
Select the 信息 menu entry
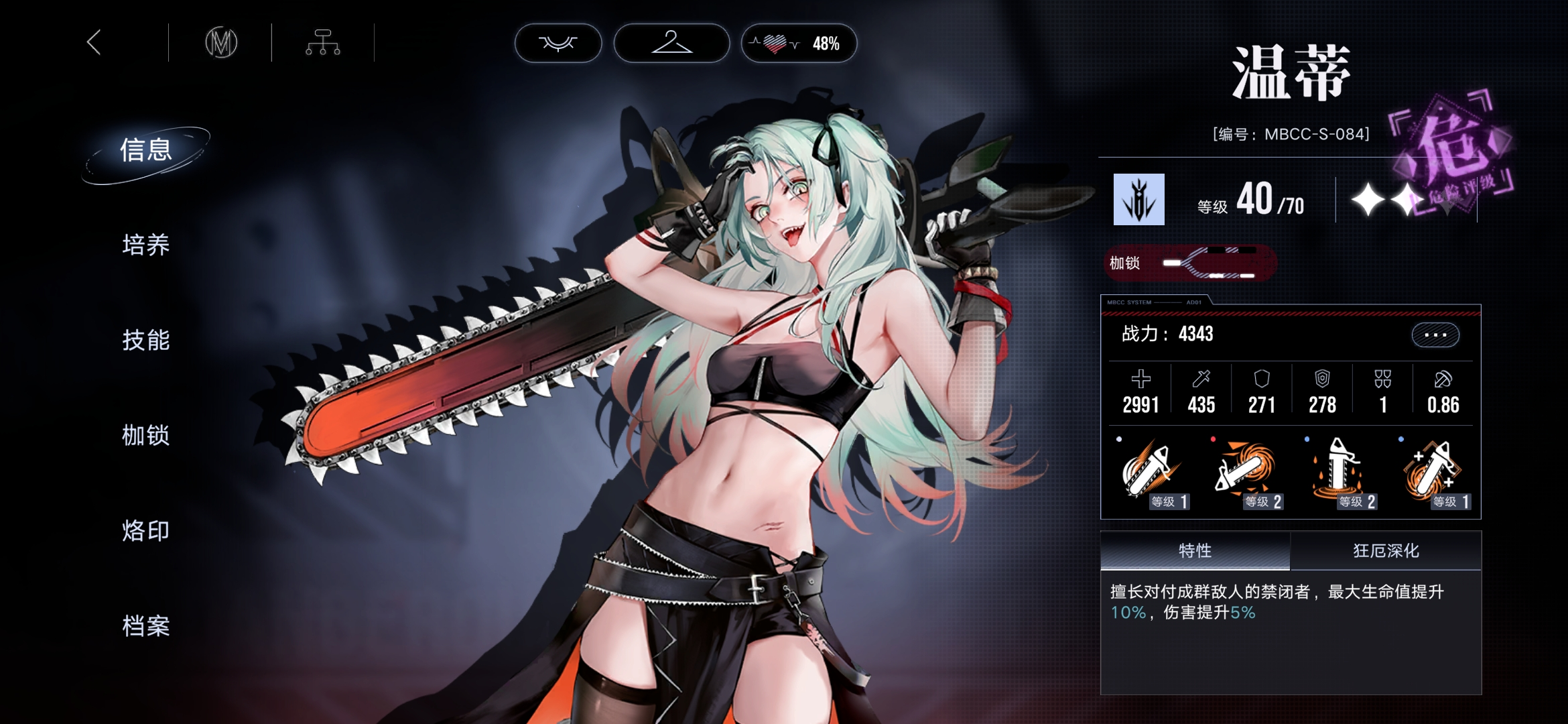[146, 150]
